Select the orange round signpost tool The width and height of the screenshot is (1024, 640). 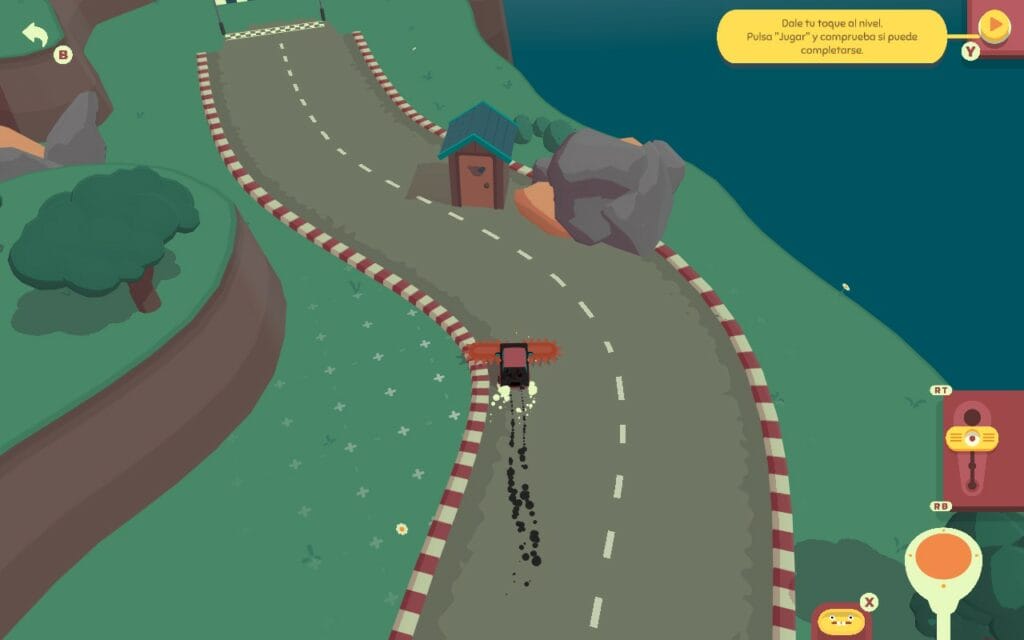pyautogui.click(x=943, y=555)
